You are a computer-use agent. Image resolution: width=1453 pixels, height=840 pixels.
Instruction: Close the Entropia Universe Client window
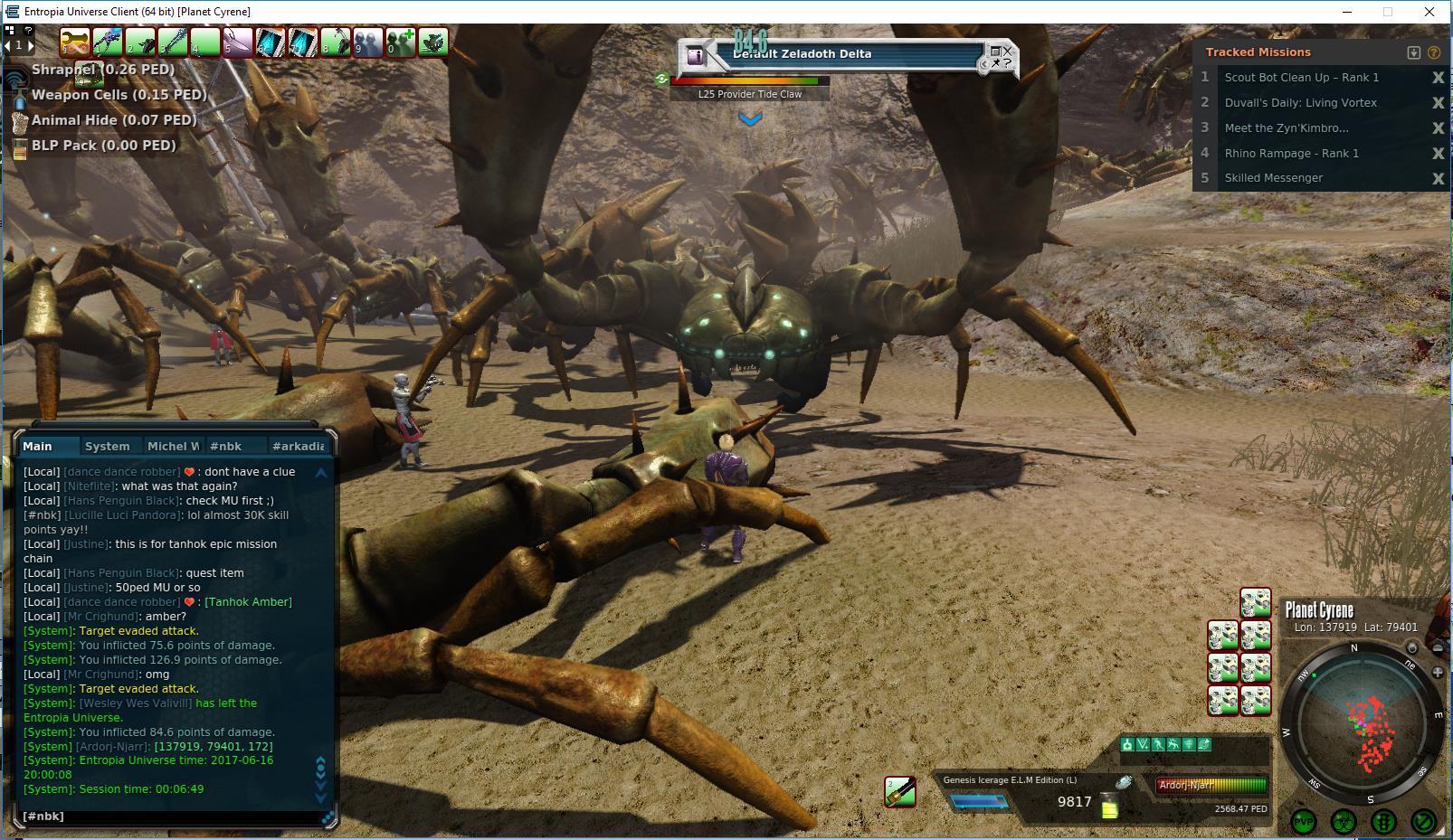[1429, 12]
